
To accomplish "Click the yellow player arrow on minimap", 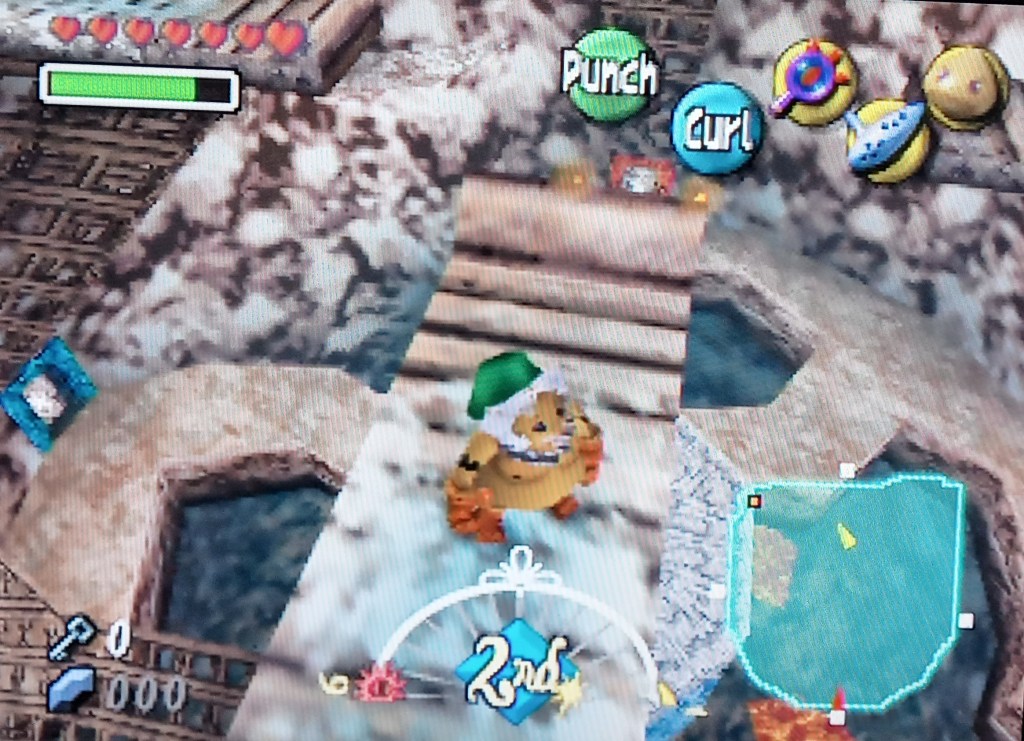I will click(x=847, y=536).
